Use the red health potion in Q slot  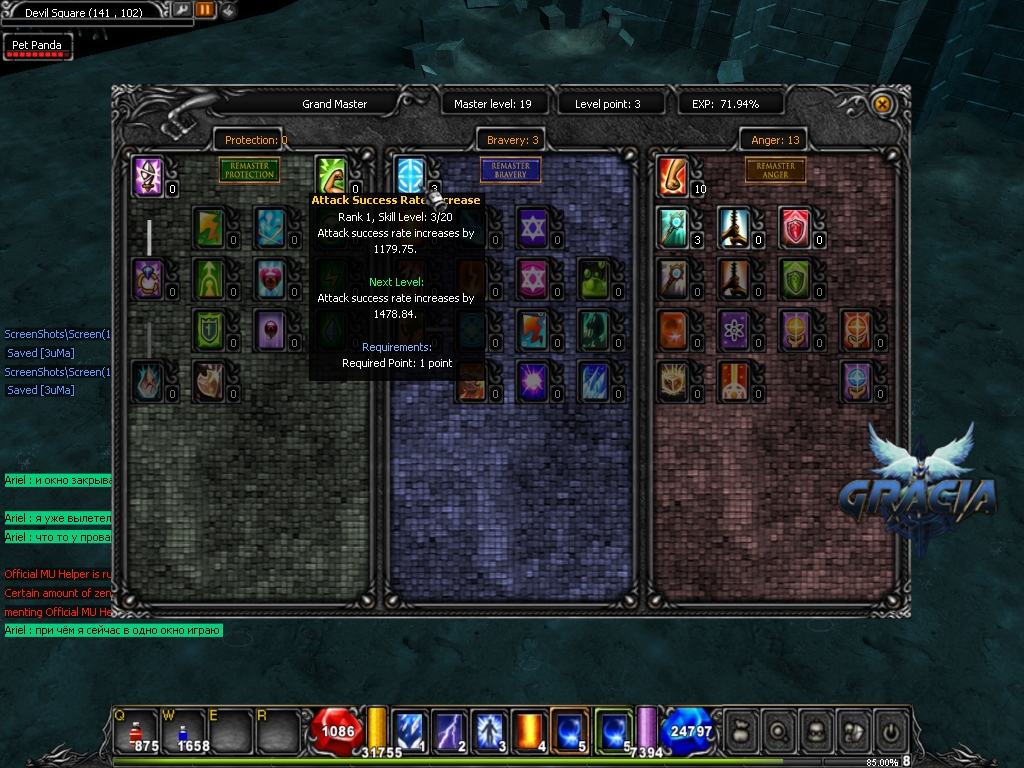click(x=136, y=731)
